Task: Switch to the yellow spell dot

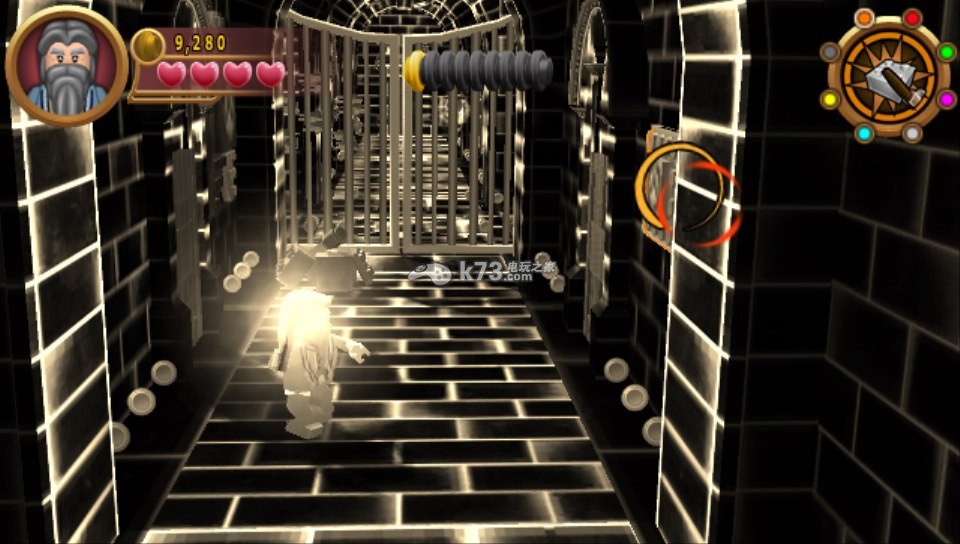Action: pos(830,99)
